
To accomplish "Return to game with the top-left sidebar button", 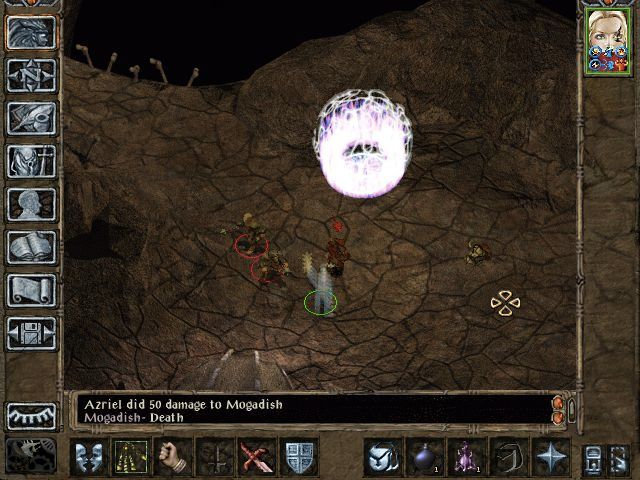I will click(31, 32).
